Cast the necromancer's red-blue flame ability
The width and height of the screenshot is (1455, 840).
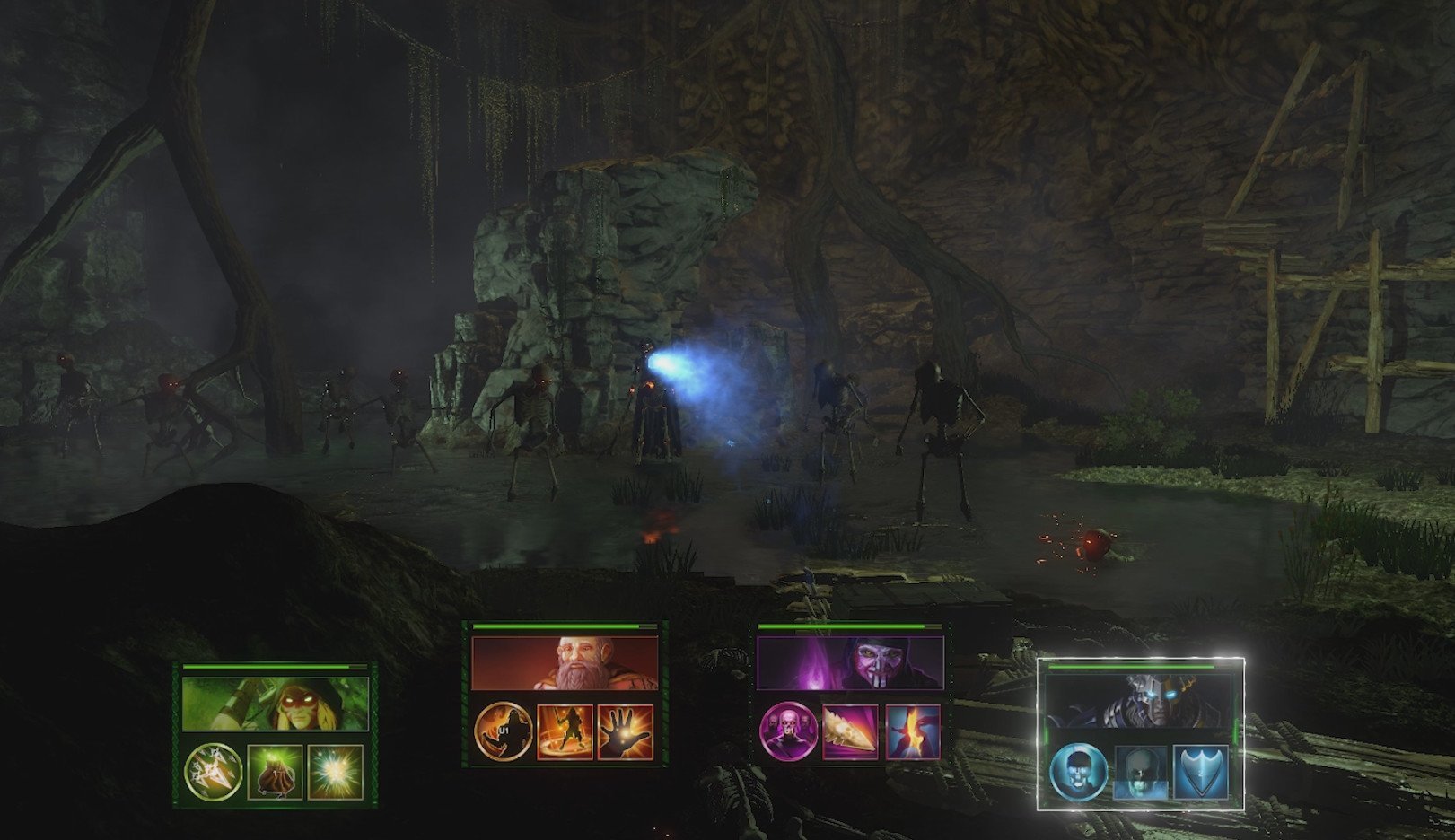tap(912, 731)
